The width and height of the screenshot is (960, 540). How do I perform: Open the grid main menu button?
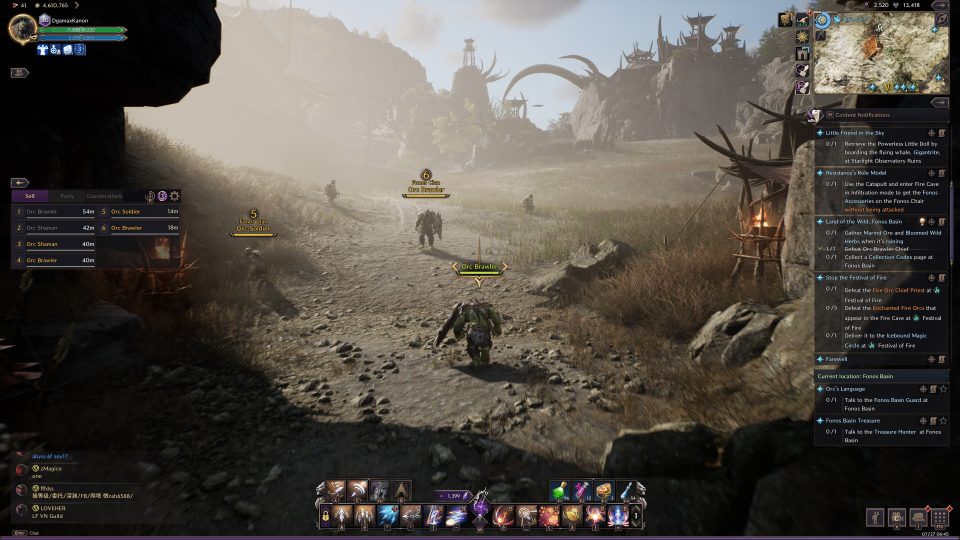[939, 517]
